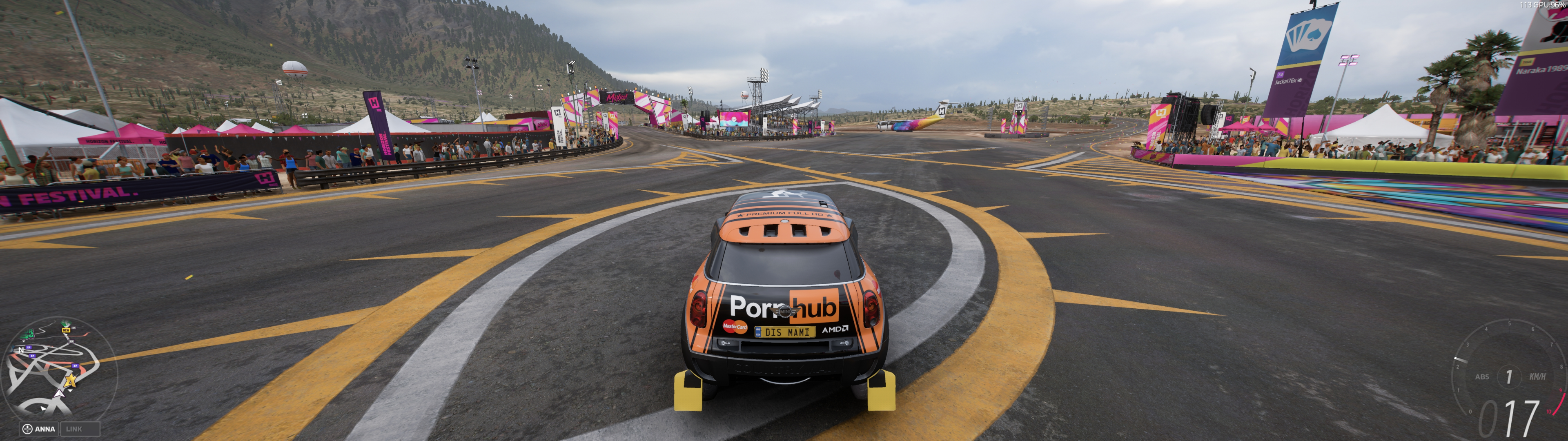The height and width of the screenshot is (441, 1568).
Task: Open the ANNA assistant box
Action: click(39, 429)
